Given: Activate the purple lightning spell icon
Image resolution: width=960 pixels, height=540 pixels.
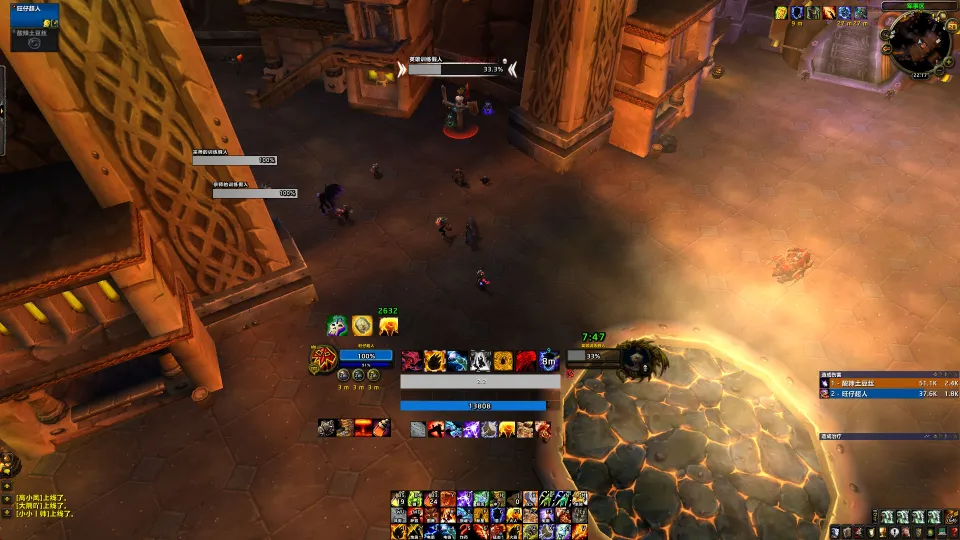Looking at the screenshot, I should pyautogui.click(x=471, y=429).
